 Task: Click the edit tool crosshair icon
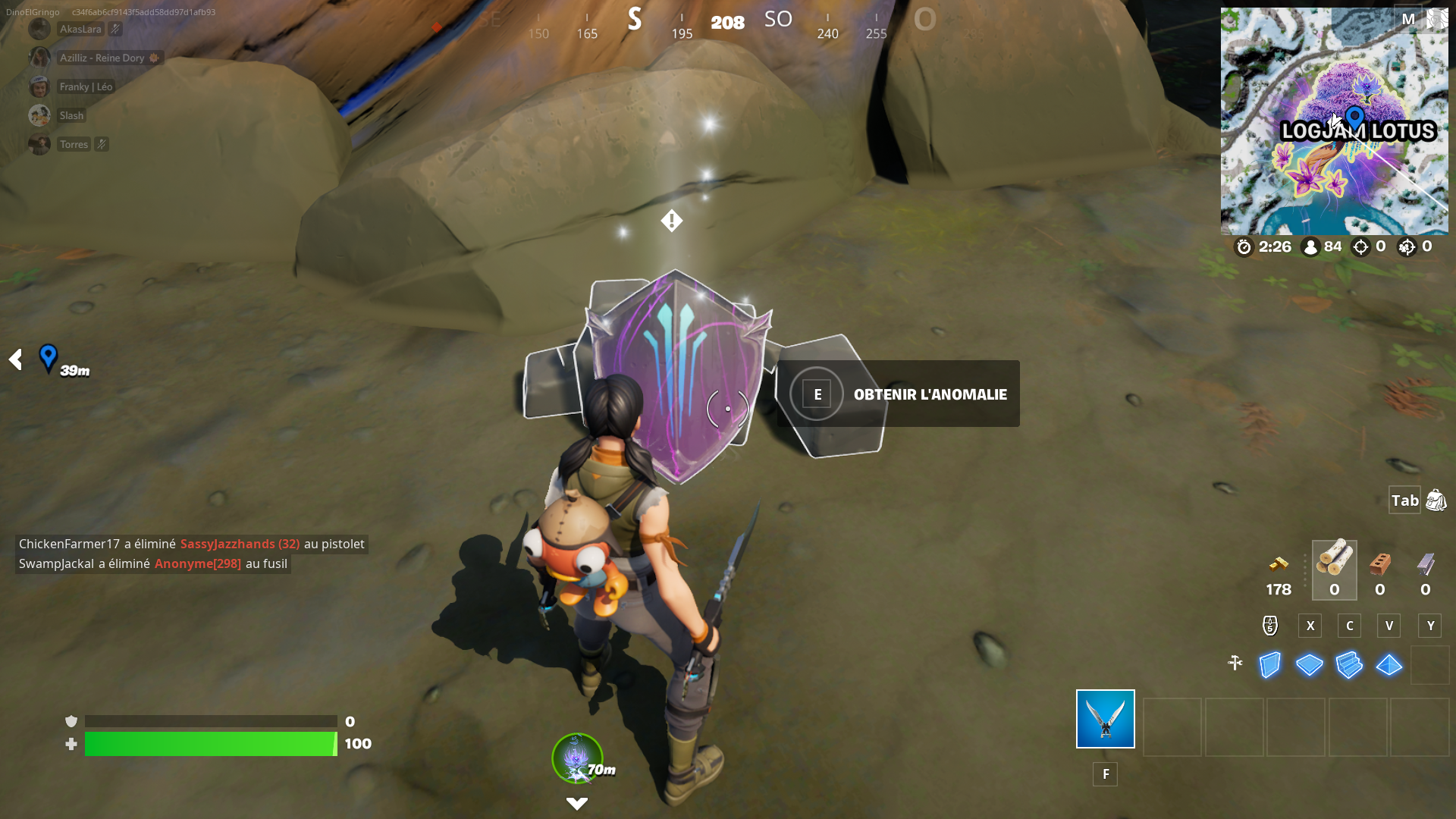(x=1235, y=663)
